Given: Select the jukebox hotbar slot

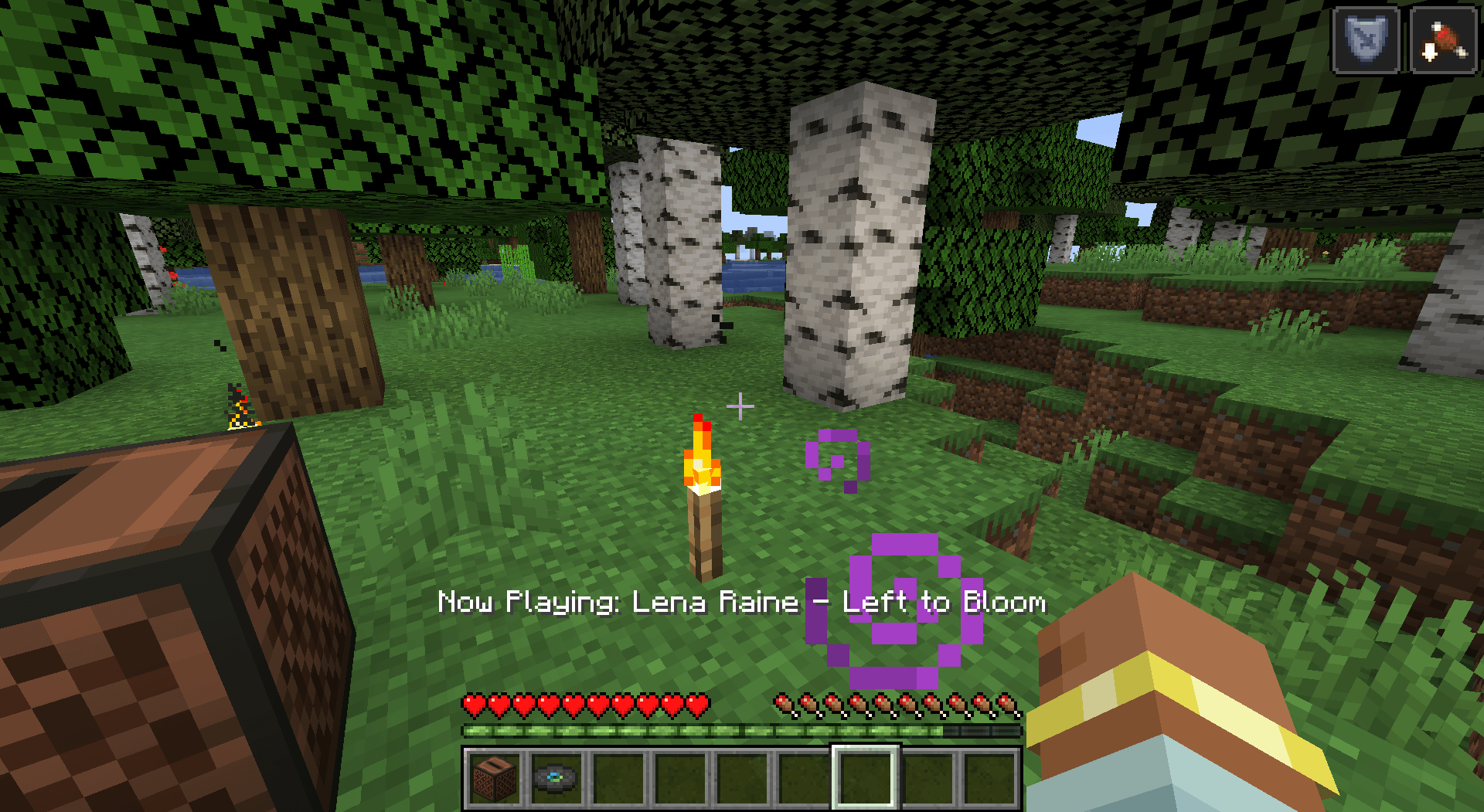Looking at the screenshot, I should (495, 778).
